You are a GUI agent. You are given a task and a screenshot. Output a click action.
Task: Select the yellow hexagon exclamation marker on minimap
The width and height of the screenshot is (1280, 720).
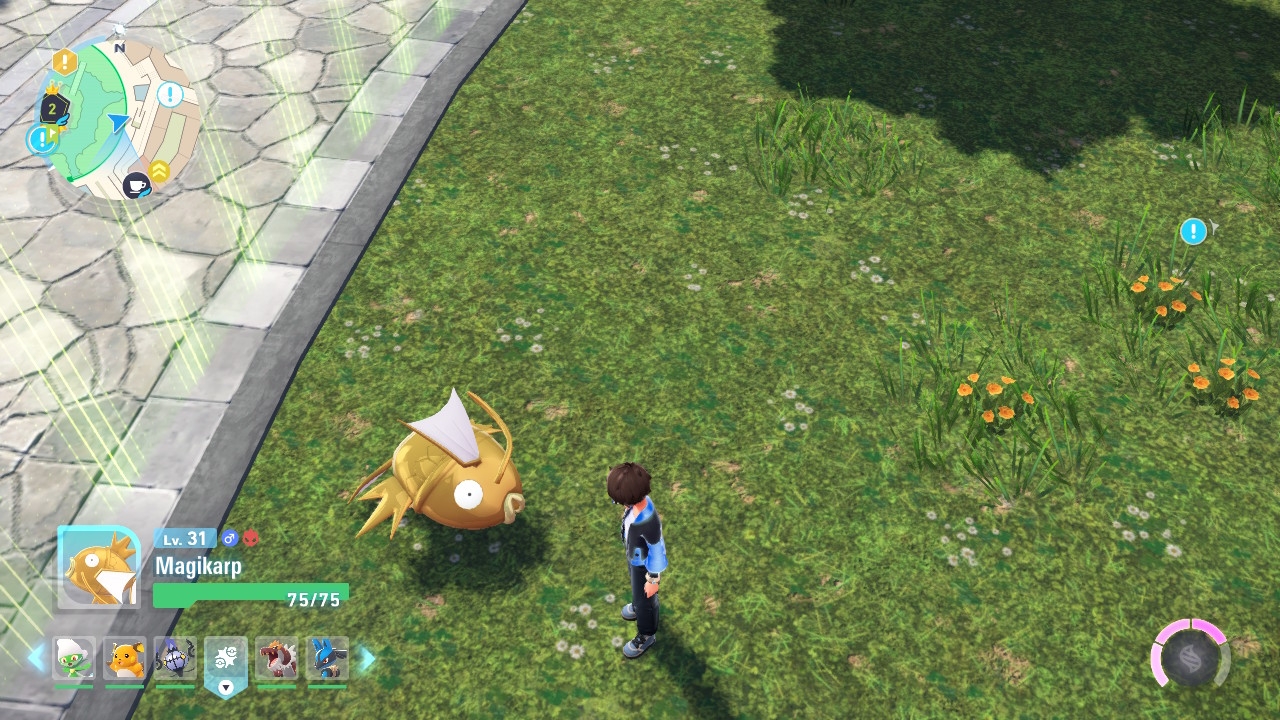(x=65, y=62)
